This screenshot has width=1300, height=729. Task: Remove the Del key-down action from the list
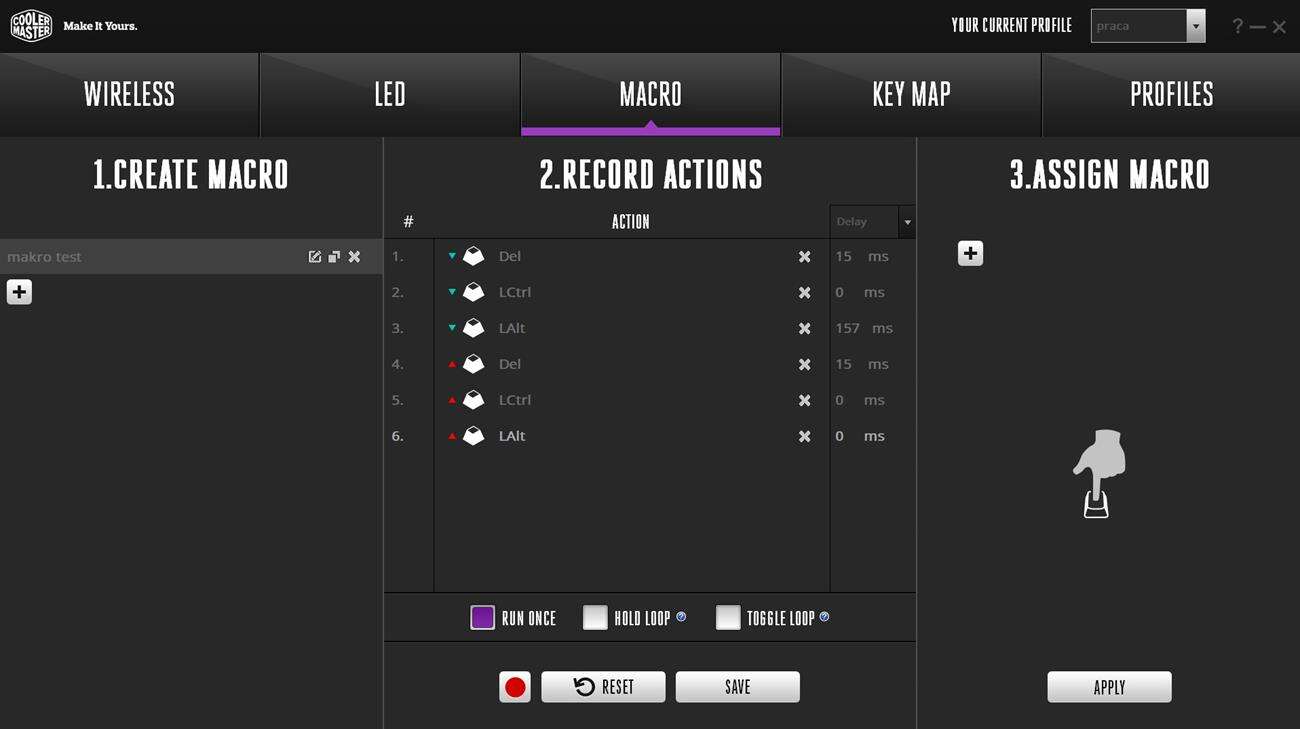point(804,256)
